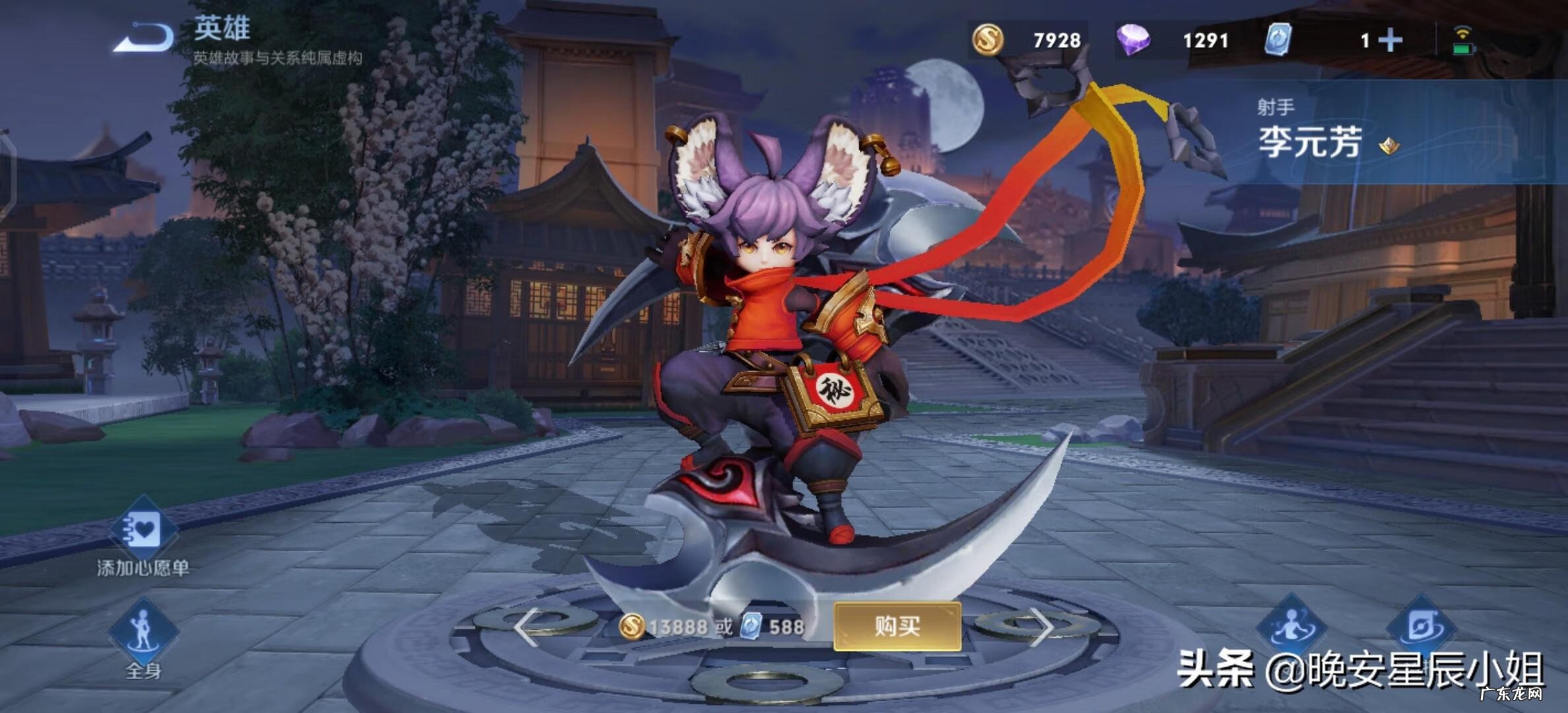Viewport: 1568px width, 713px height.
Task: Click the plus button to add cards
Action: 1391,41
